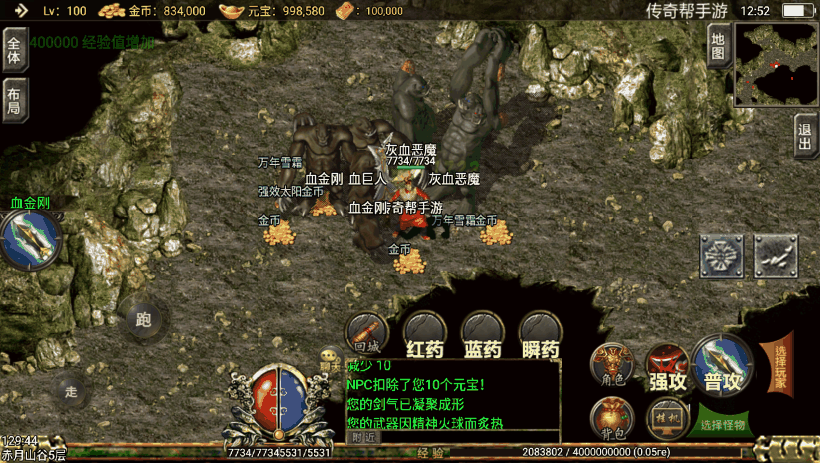Trigger the 普攻 normal attack

pos(724,365)
